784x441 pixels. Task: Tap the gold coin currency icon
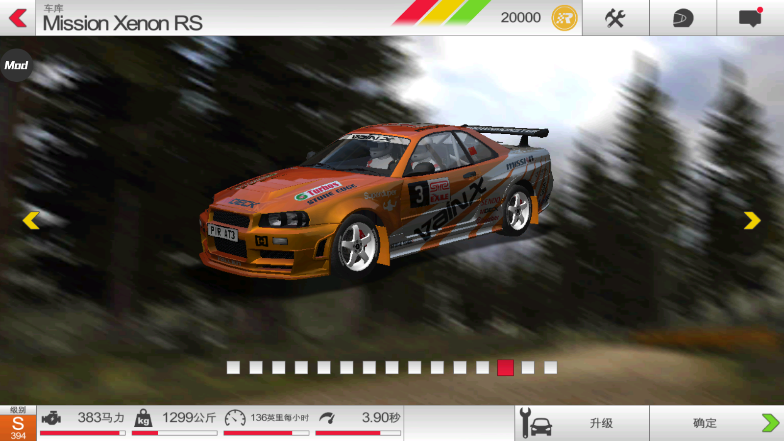564,17
